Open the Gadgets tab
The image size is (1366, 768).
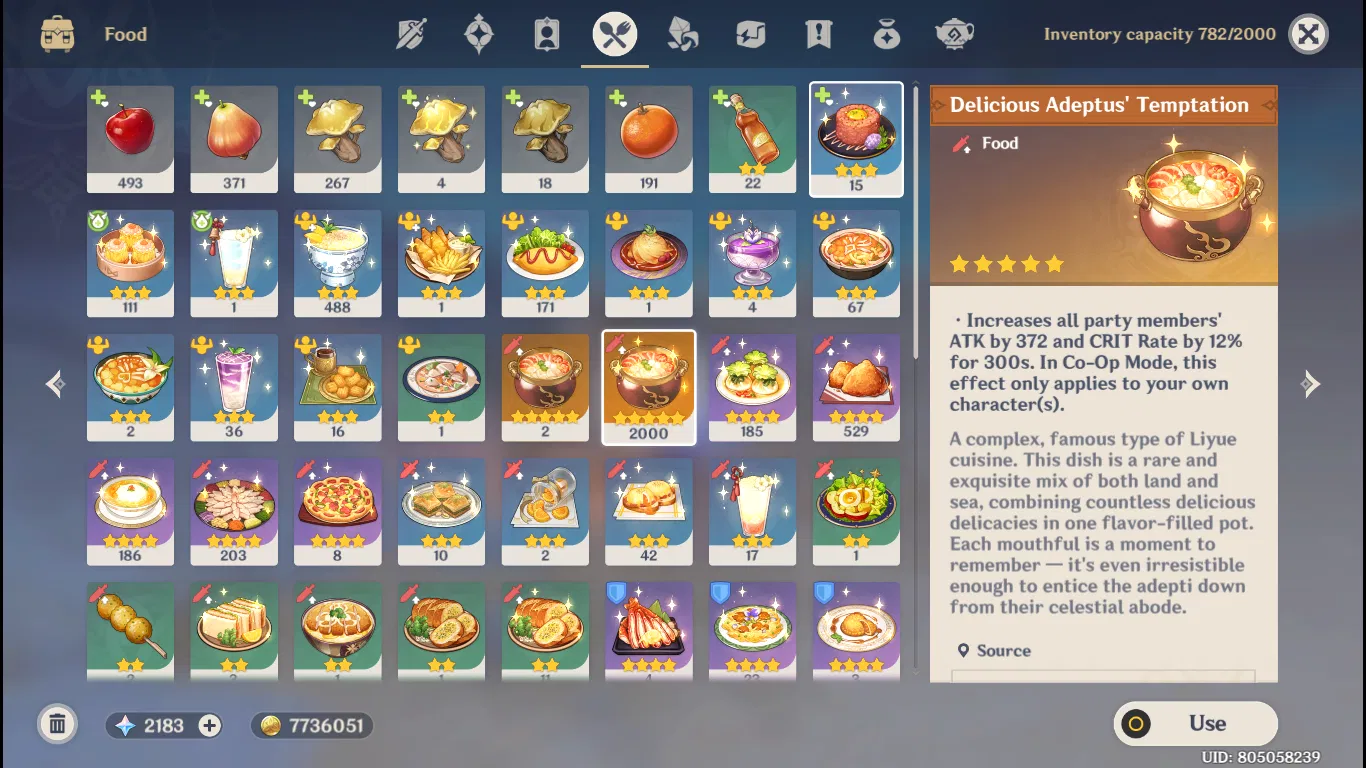750,33
